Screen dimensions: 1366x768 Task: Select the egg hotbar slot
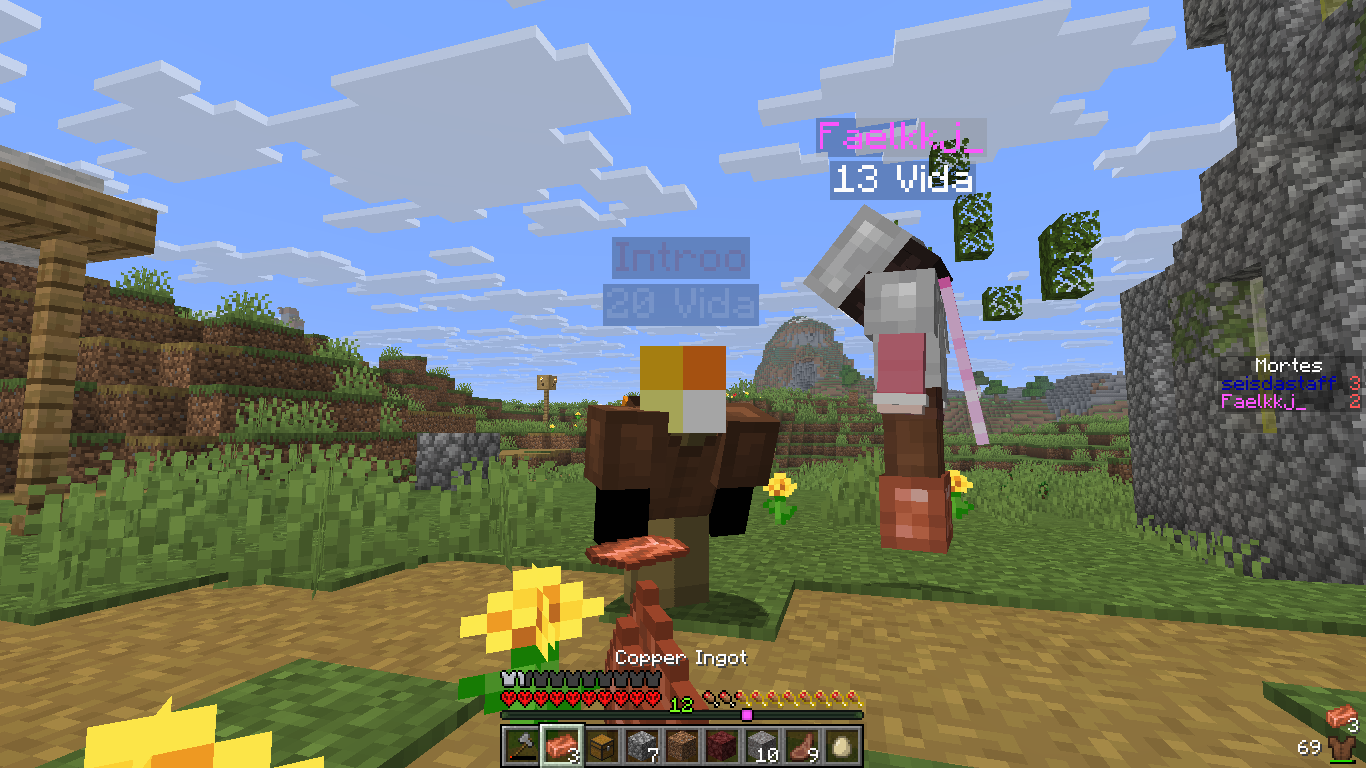842,746
